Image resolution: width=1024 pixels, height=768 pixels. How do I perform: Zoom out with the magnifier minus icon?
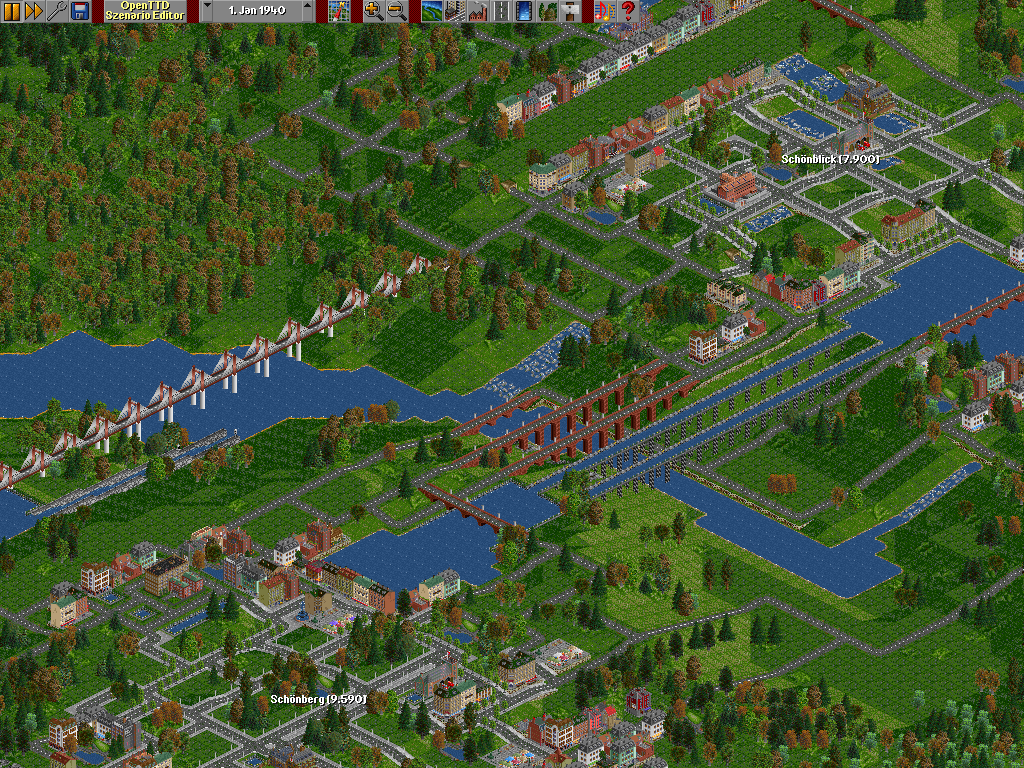[396, 11]
